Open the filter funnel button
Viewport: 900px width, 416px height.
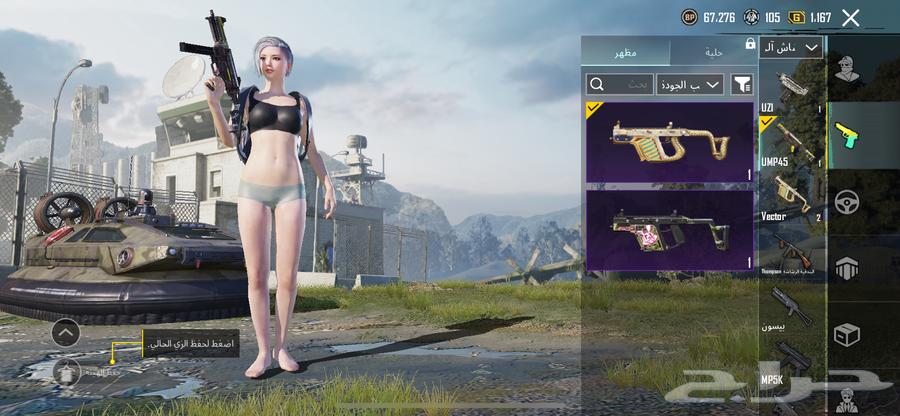pyautogui.click(x=742, y=84)
